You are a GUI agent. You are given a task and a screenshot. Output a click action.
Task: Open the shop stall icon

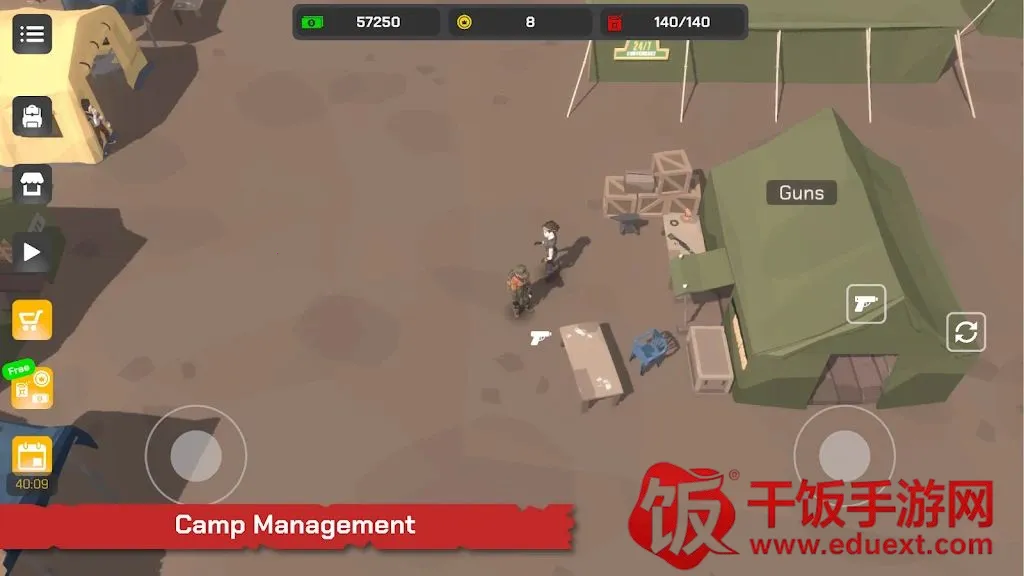[x=32, y=185]
